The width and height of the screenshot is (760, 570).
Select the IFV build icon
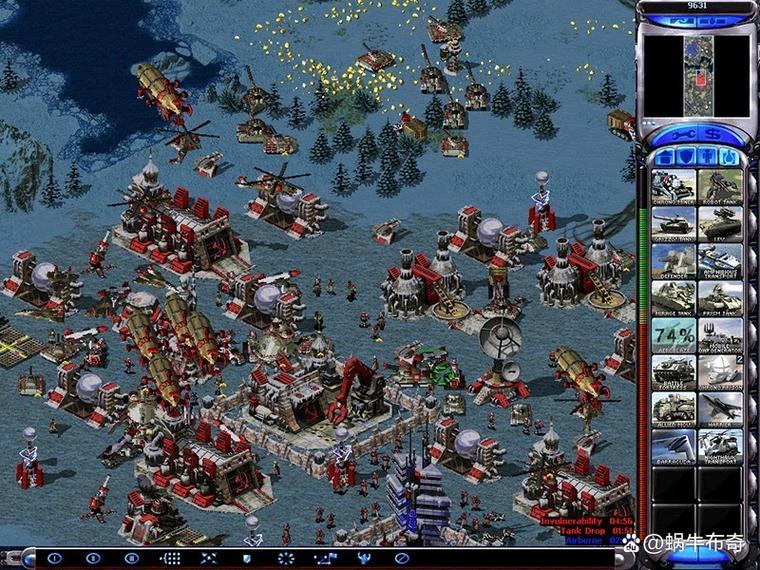[719, 223]
